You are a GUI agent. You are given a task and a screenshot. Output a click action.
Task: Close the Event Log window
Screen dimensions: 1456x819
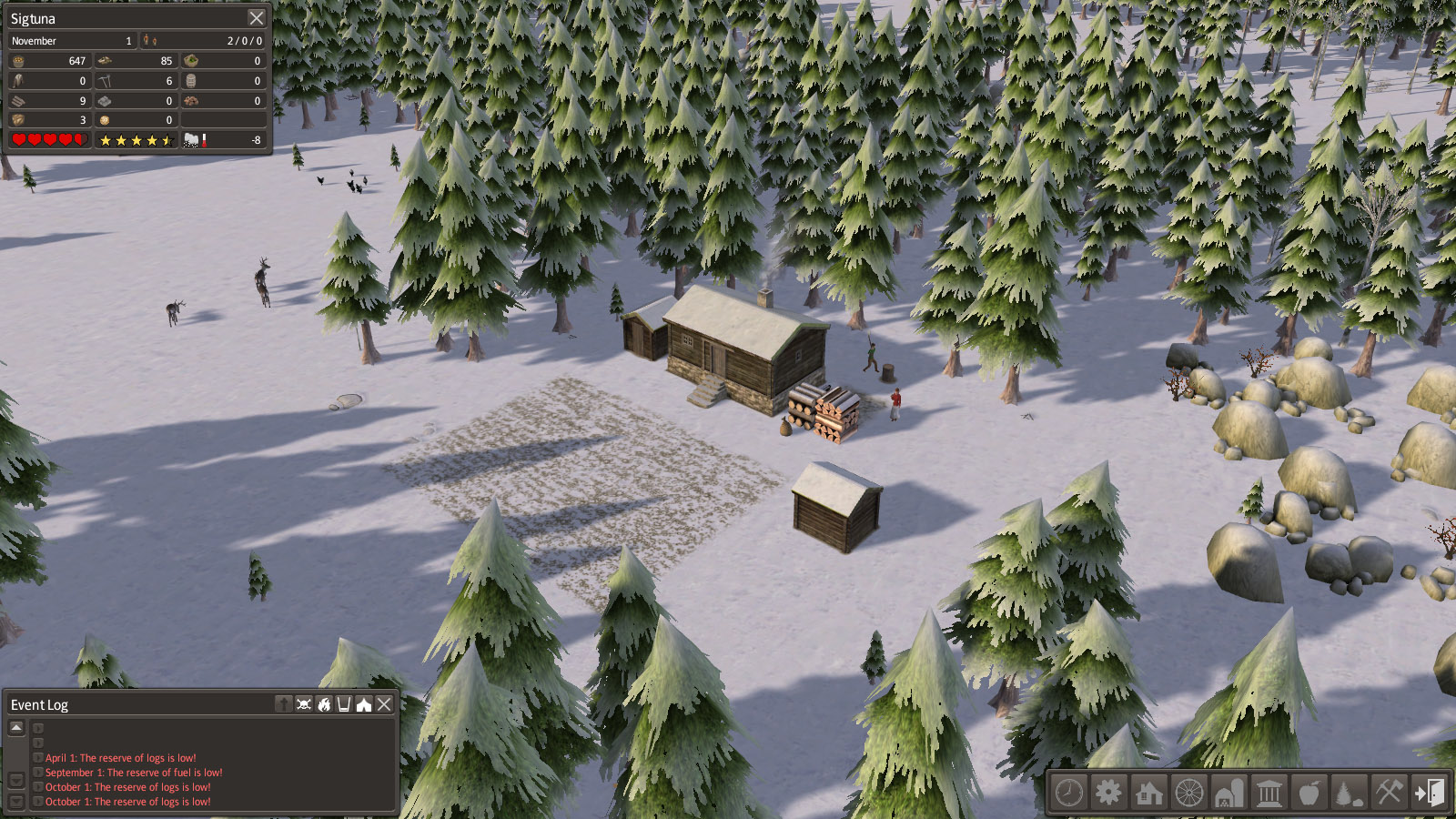click(x=384, y=704)
